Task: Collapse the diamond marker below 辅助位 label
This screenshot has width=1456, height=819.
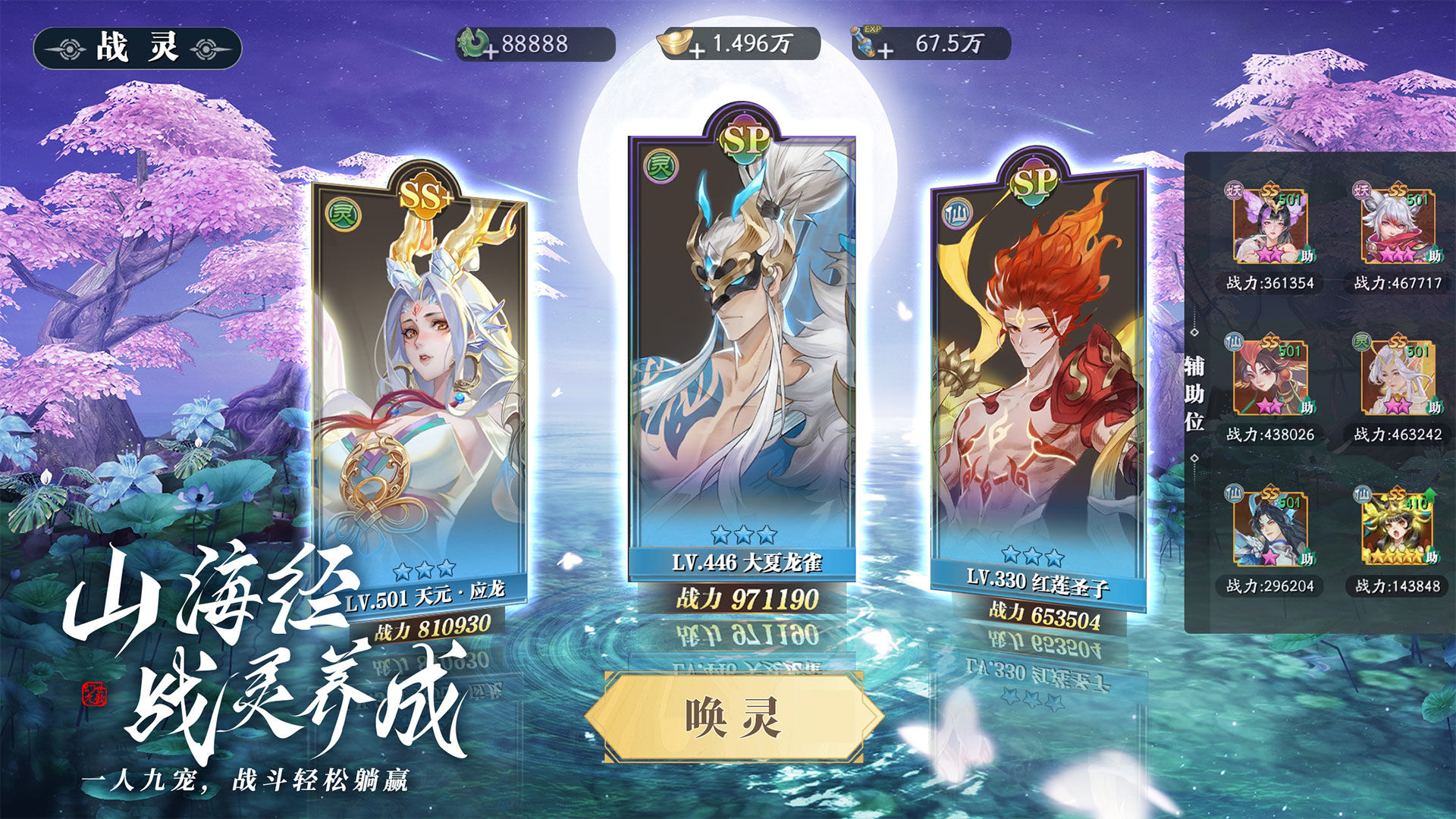Action: [x=1193, y=460]
